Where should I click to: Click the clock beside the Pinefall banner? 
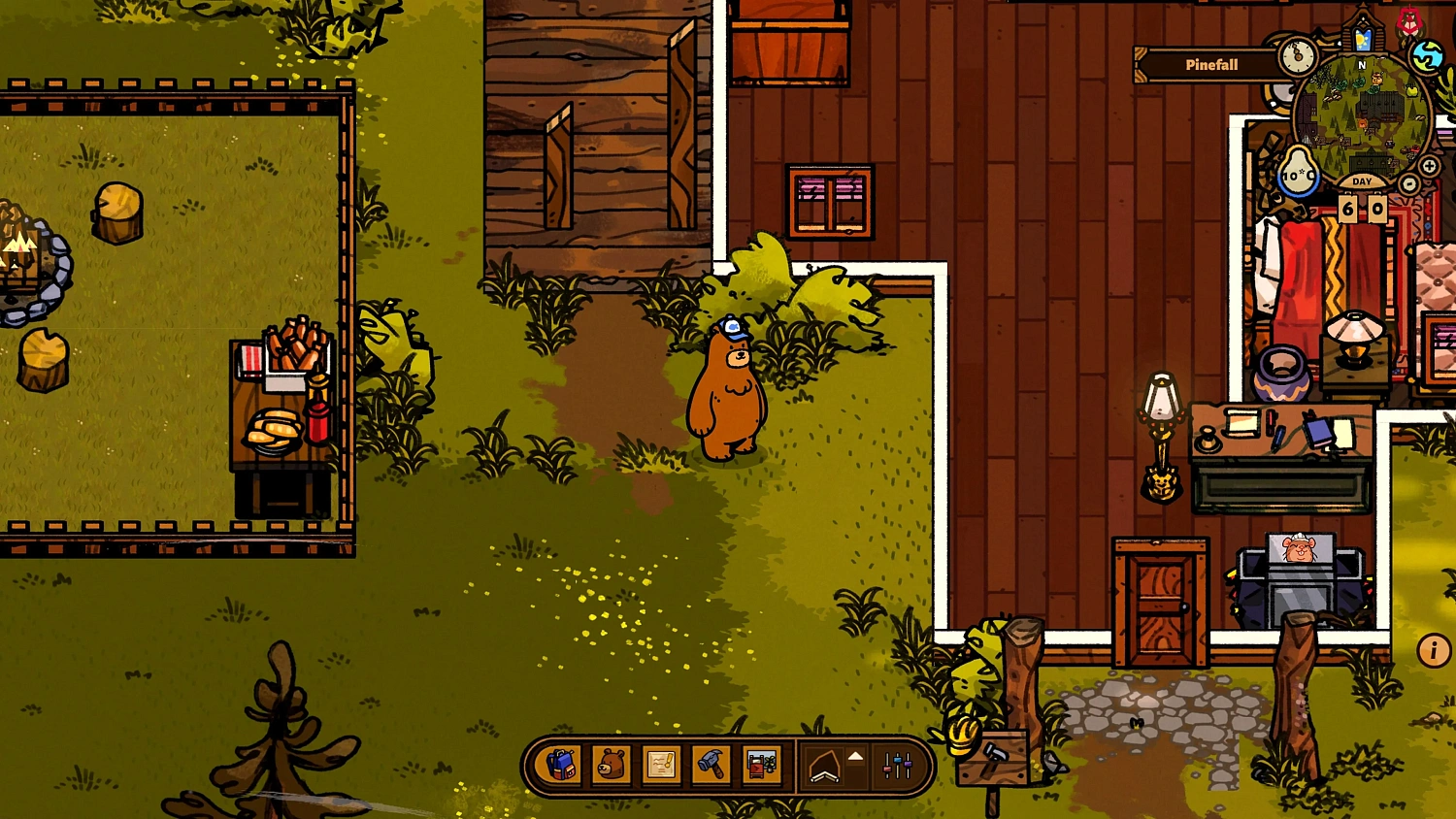tap(1299, 54)
